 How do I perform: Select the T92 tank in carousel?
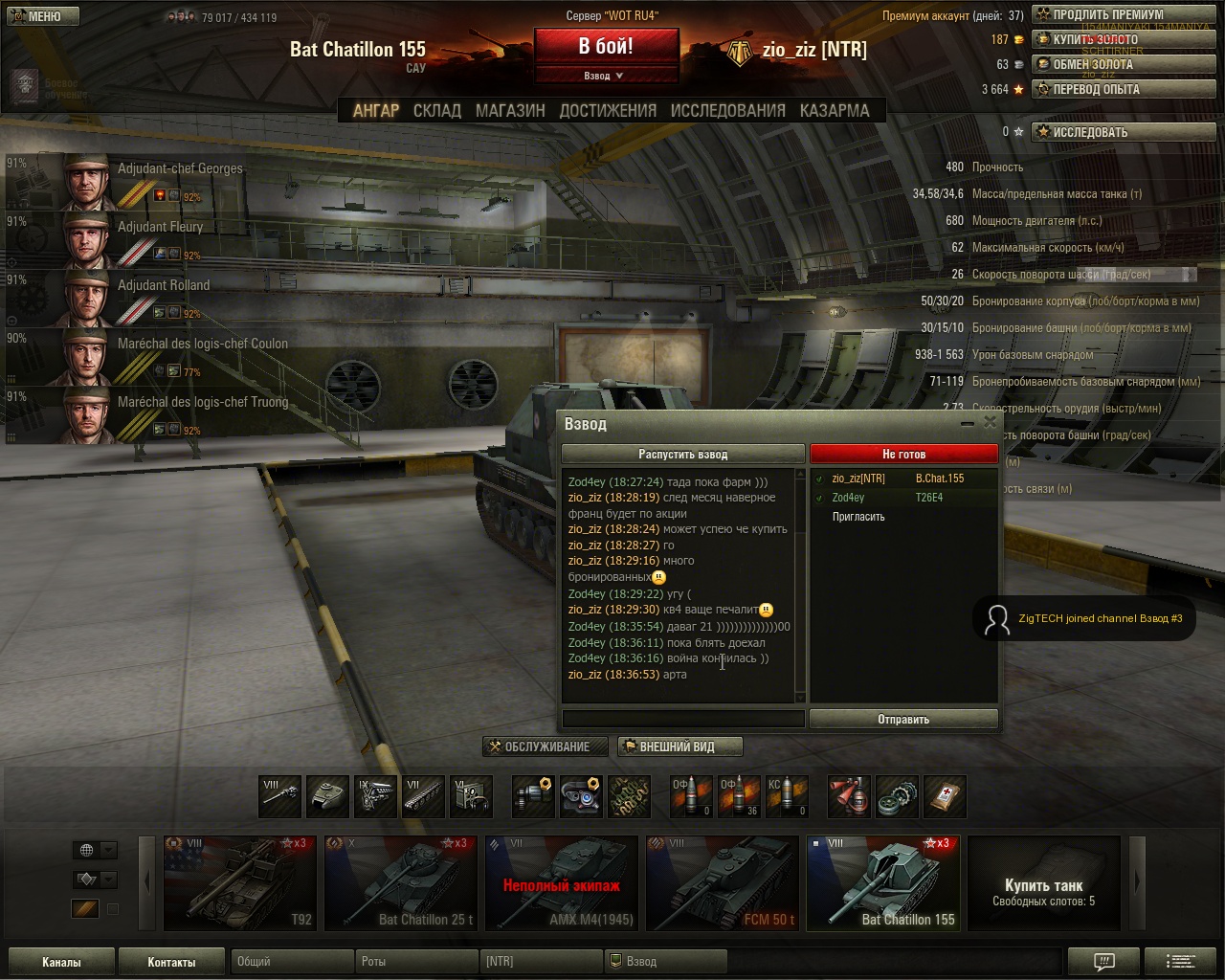tap(240, 883)
